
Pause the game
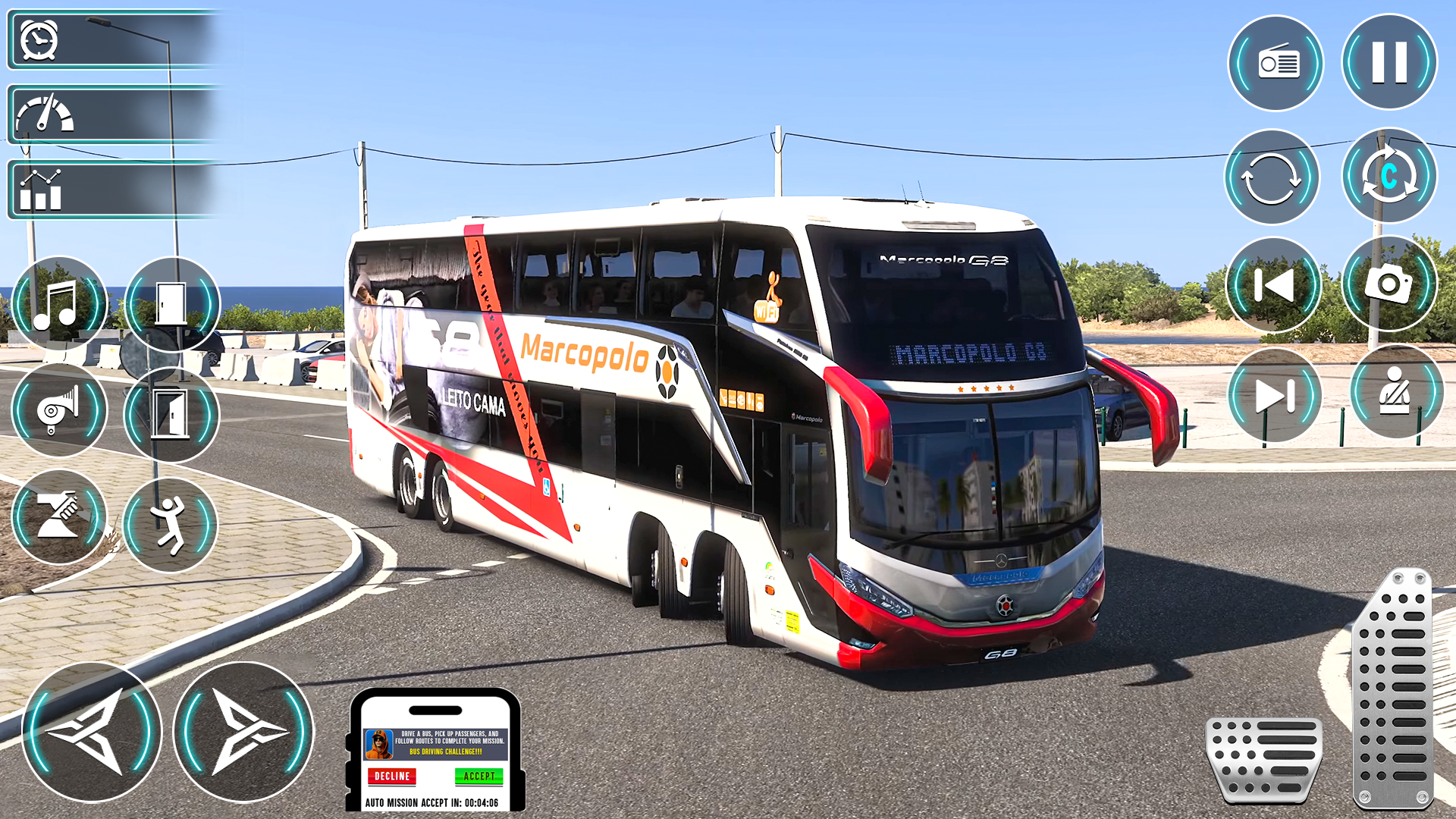tap(1389, 64)
